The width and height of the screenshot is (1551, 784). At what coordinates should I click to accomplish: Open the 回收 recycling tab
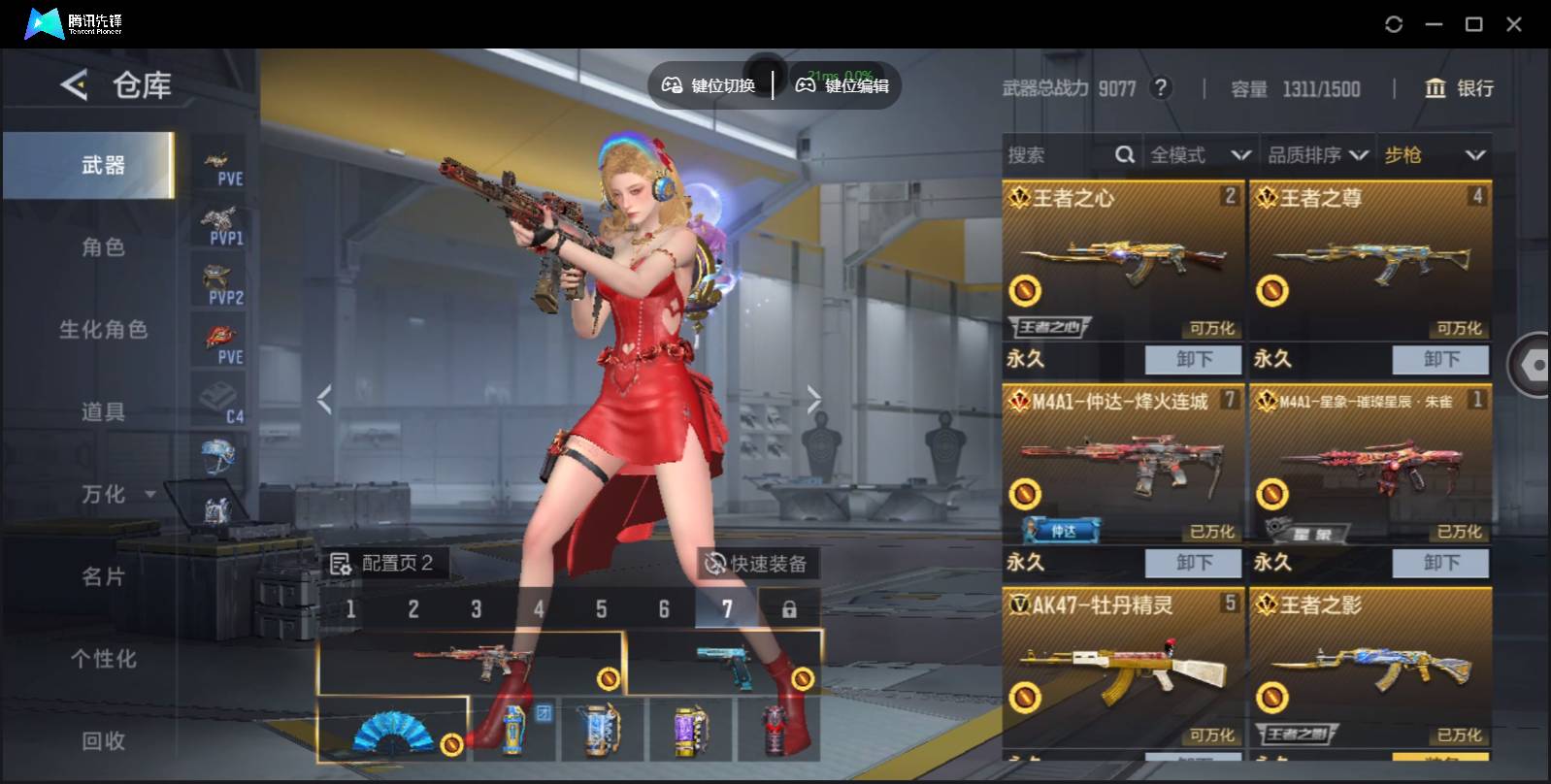pos(103,741)
